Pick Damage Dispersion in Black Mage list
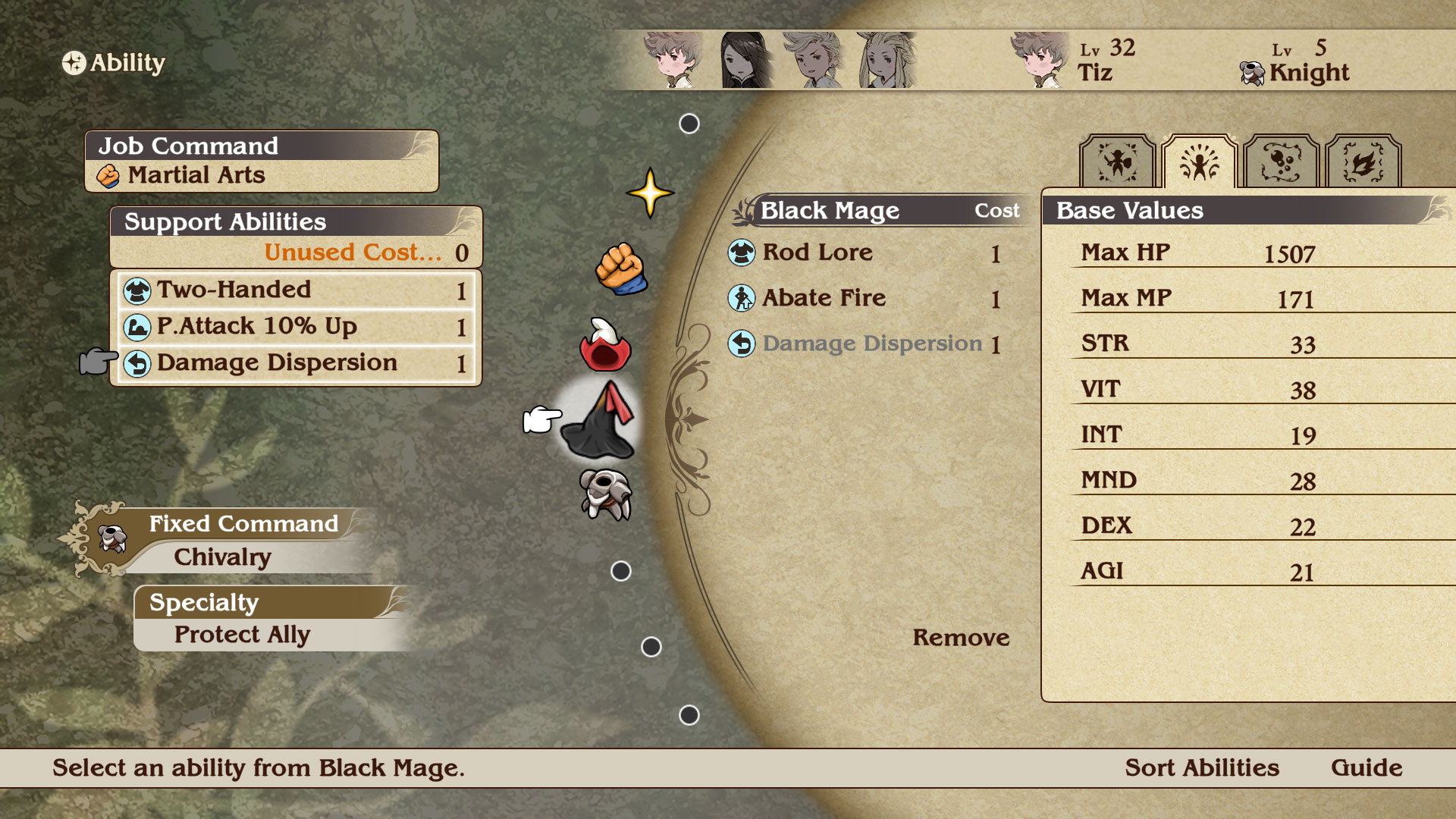The height and width of the screenshot is (819, 1456). (x=871, y=344)
